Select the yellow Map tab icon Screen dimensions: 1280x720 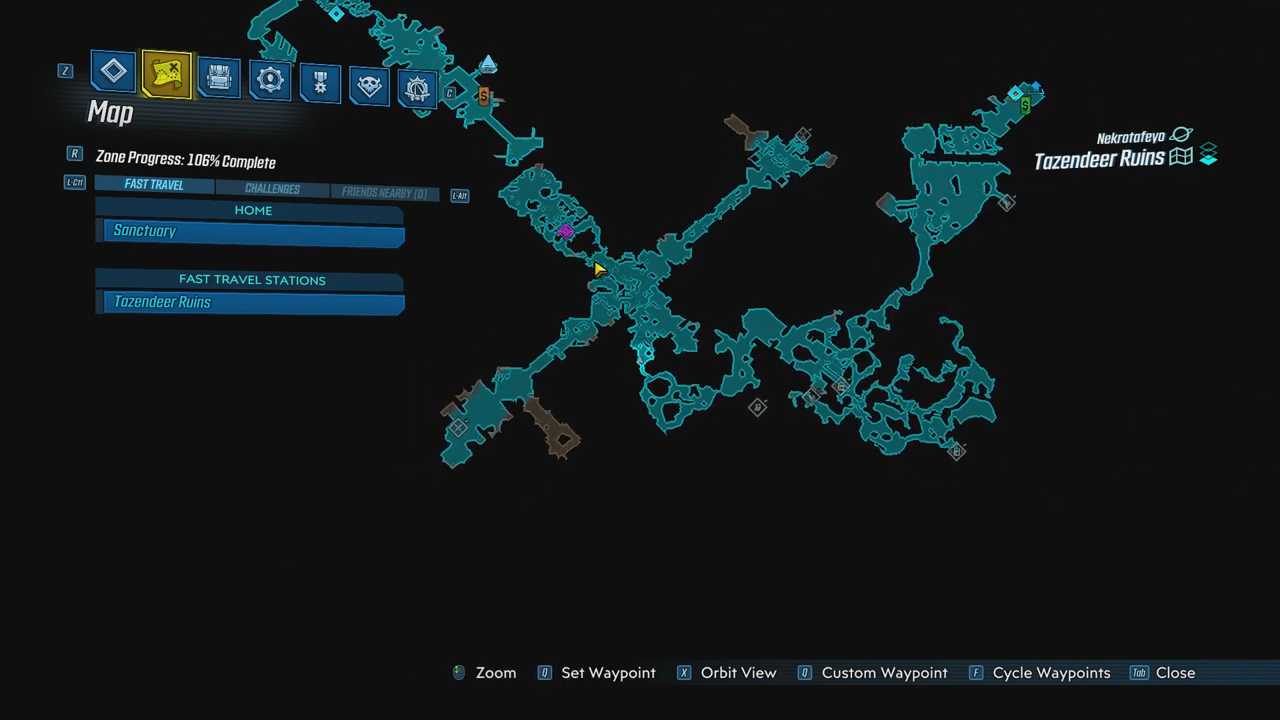[167, 74]
